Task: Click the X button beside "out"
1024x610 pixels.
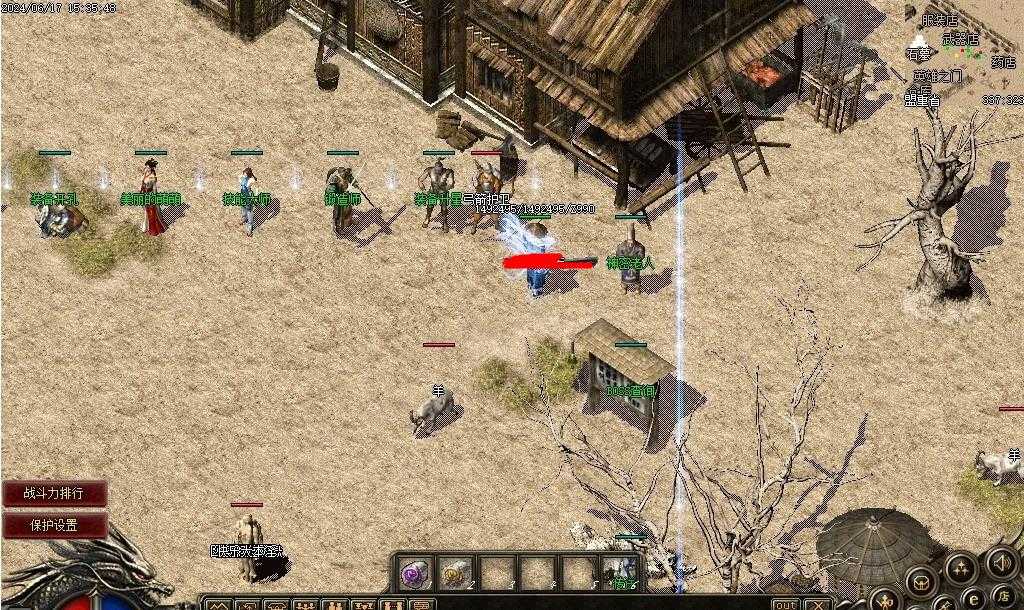Action: click(x=817, y=604)
